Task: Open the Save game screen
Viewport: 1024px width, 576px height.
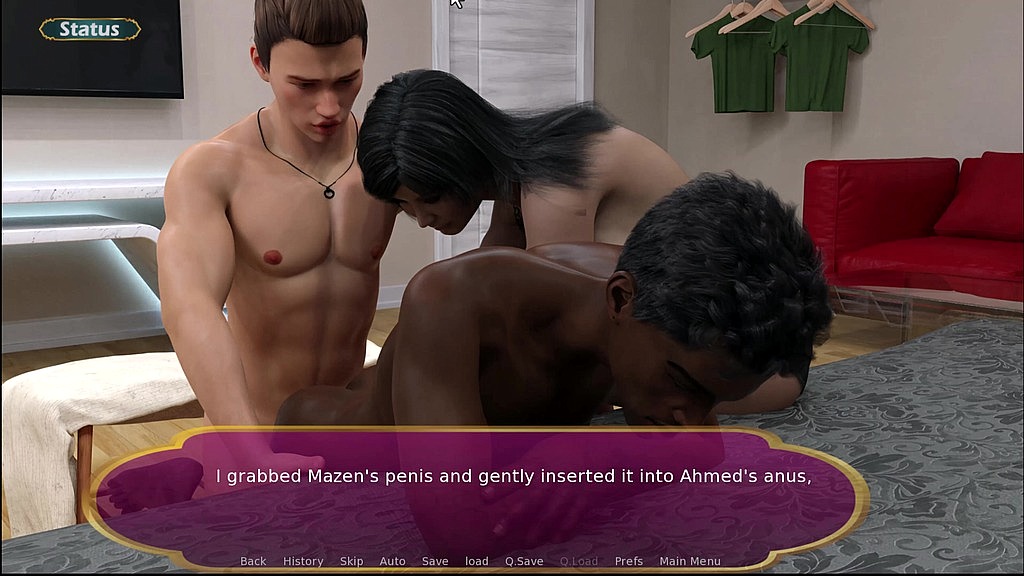Action: (435, 561)
